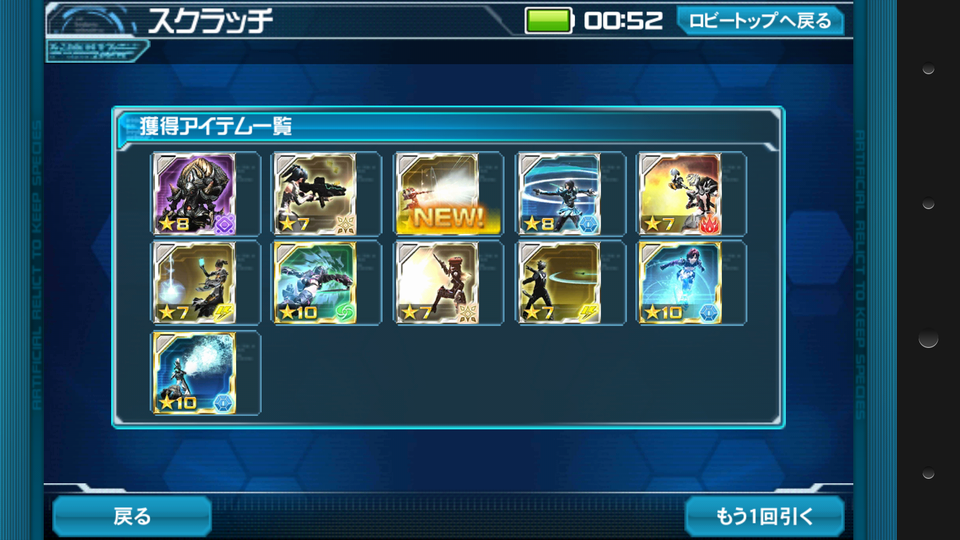Pick the green ★10 wind element card
Viewport: 960px width, 540px height.
315,283
